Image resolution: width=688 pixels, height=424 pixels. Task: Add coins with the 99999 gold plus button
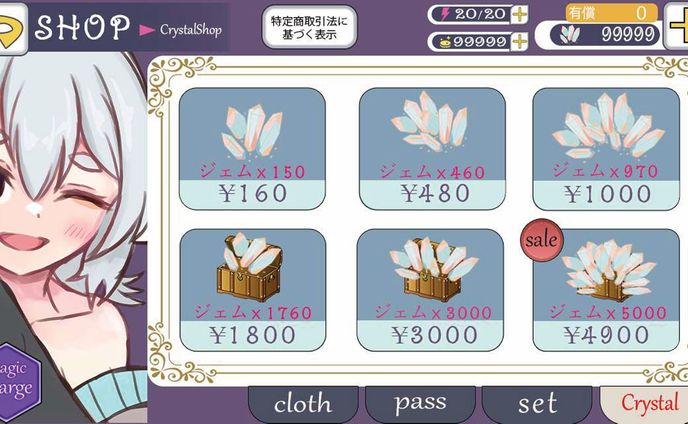point(519,42)
